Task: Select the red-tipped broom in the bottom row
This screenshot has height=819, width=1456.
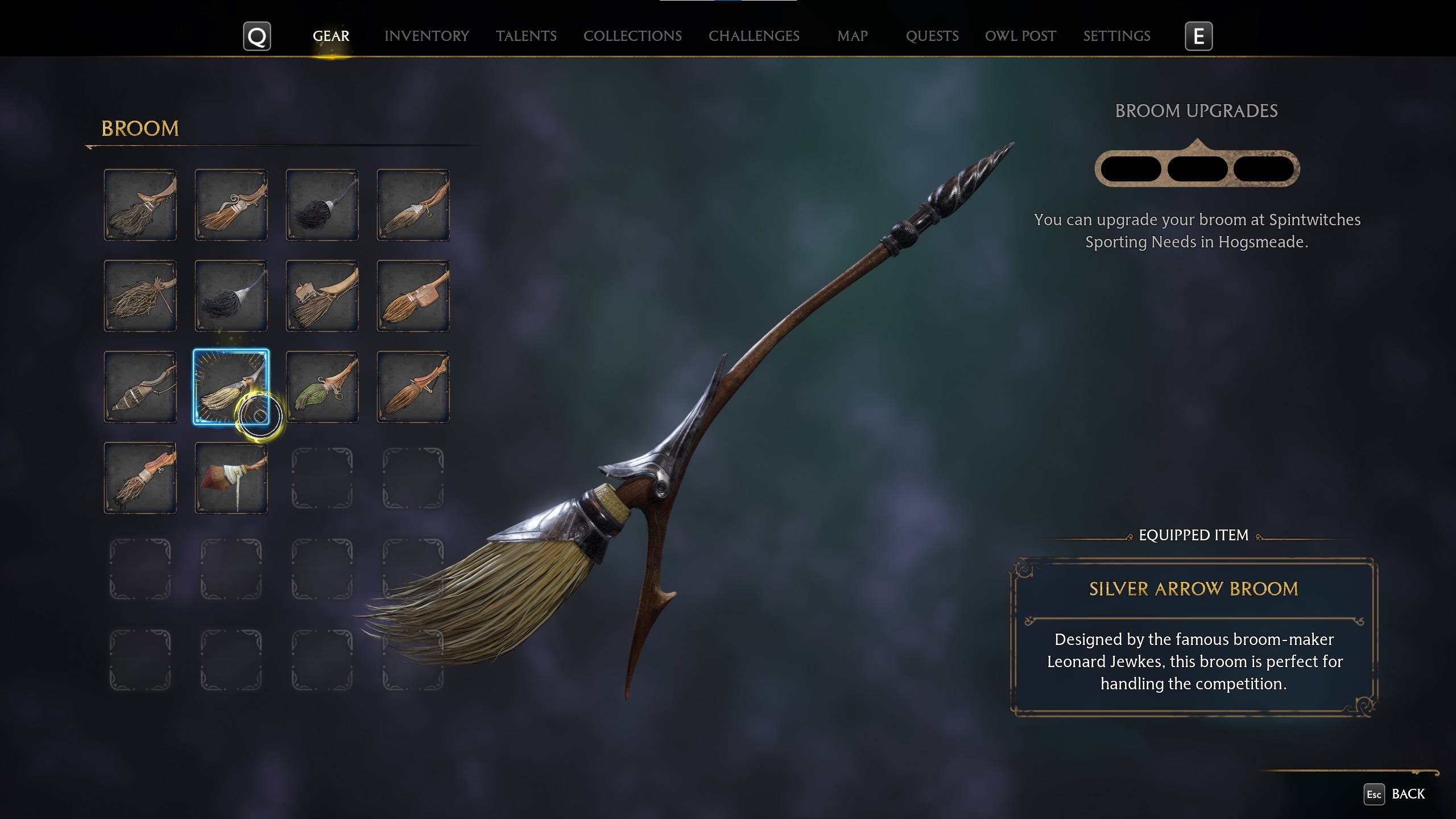Action: click(231, 478)
